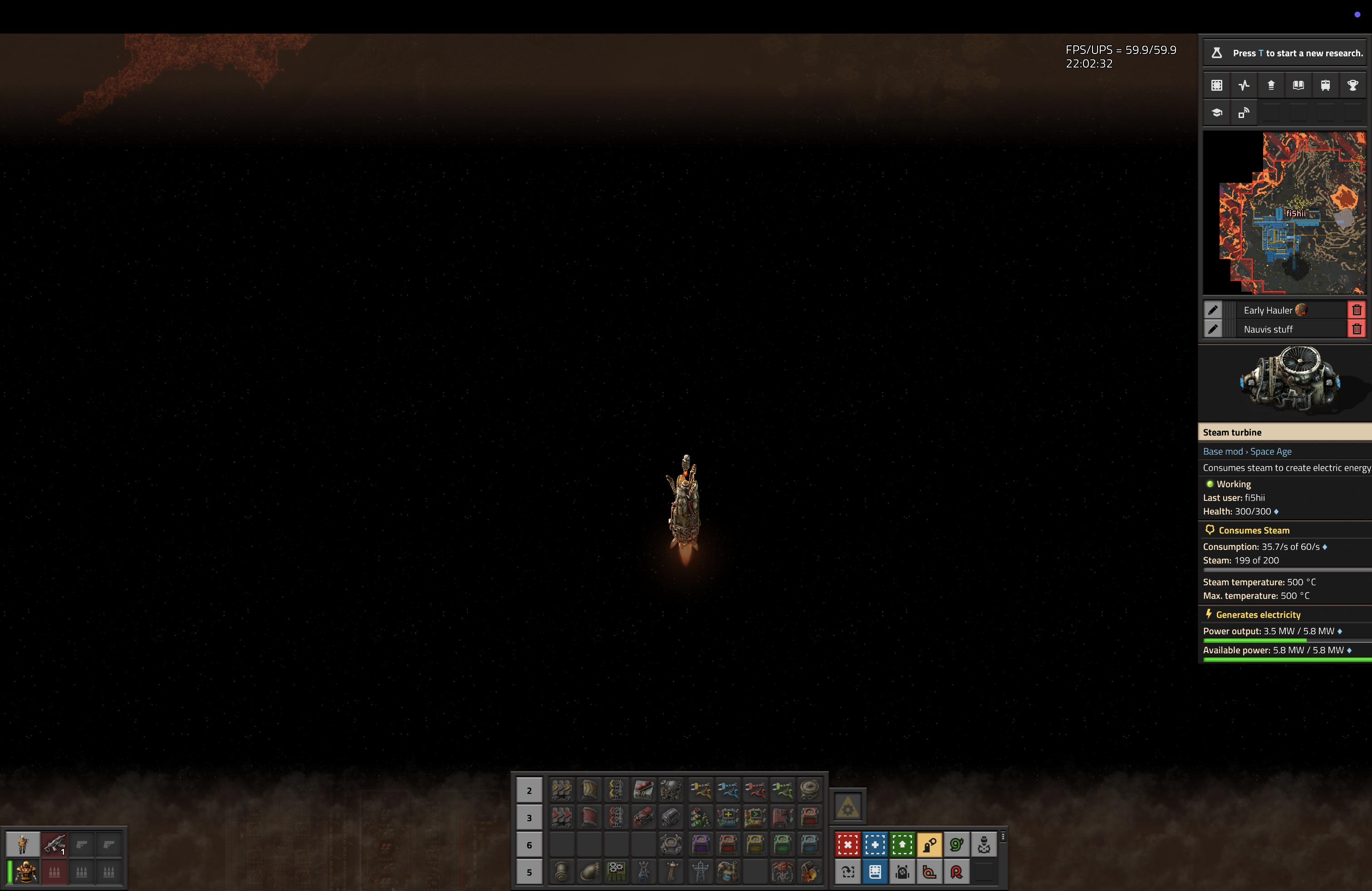Toggle the blueprint book shortcut
Image resolution: width=1372 pixels, height=891 pixels.
pyautogui.click(x=876, y=872)
